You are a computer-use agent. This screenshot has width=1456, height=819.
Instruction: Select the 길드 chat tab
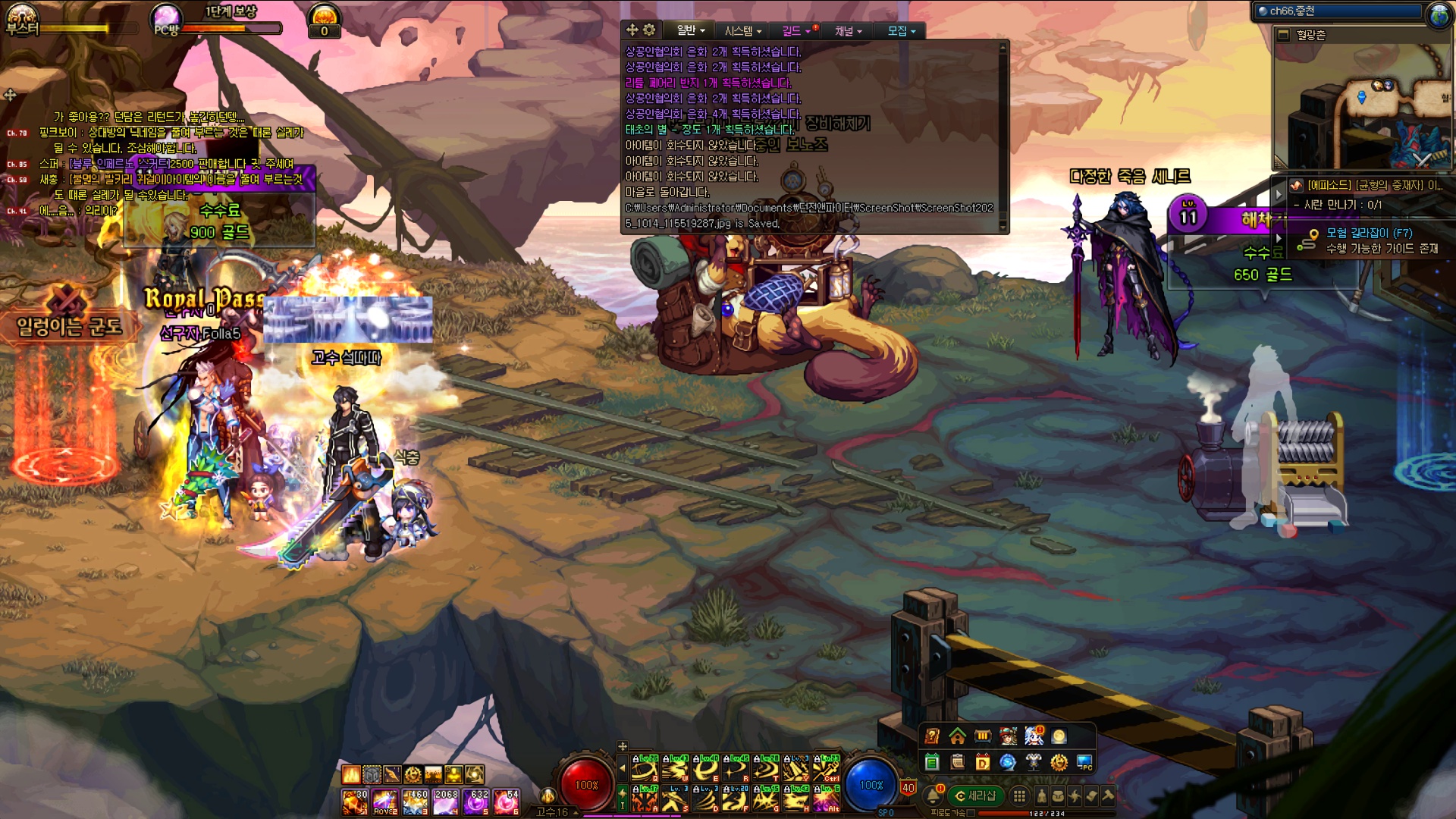795,30
